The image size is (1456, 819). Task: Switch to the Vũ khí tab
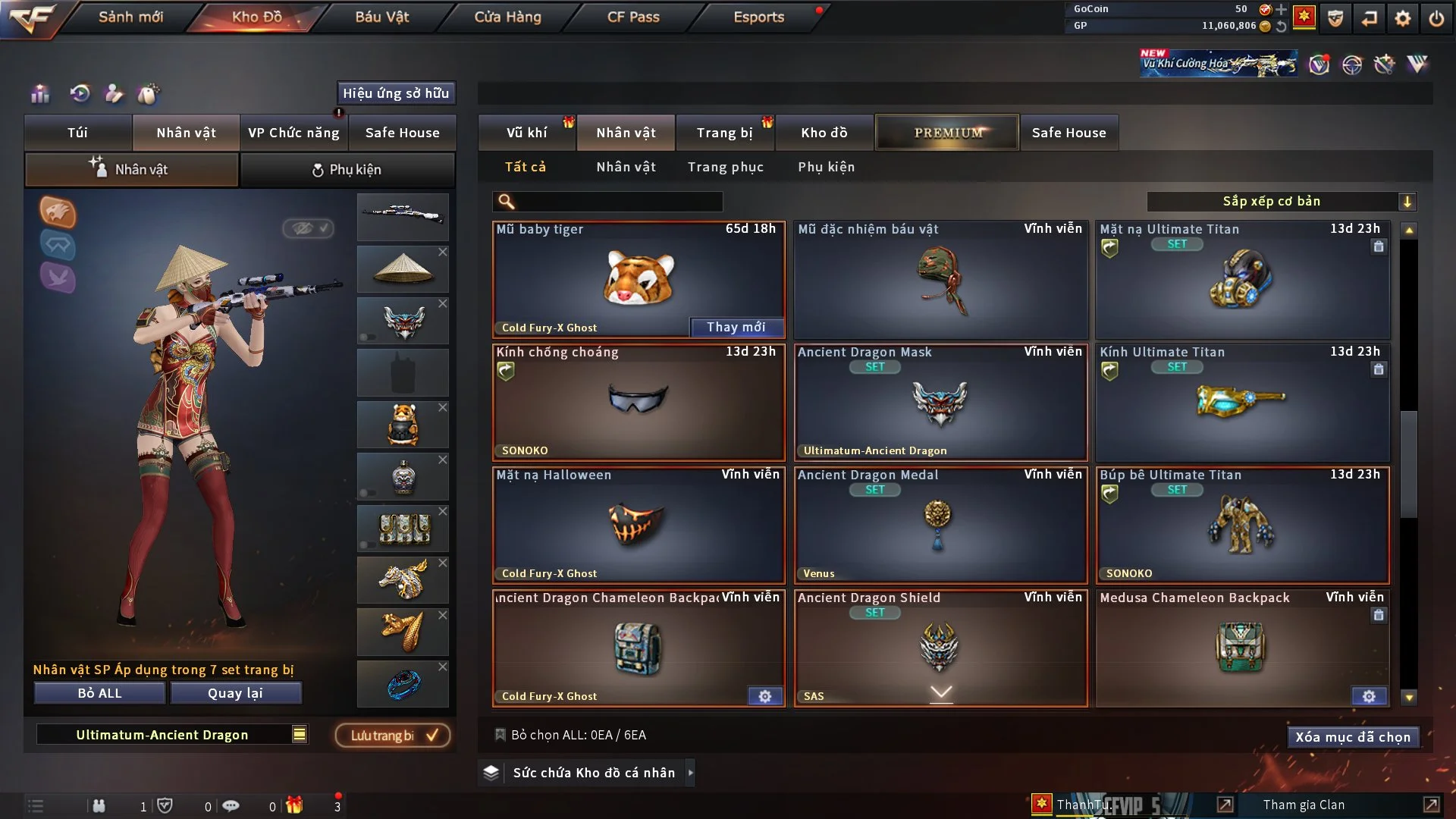[x=526, y=133]
